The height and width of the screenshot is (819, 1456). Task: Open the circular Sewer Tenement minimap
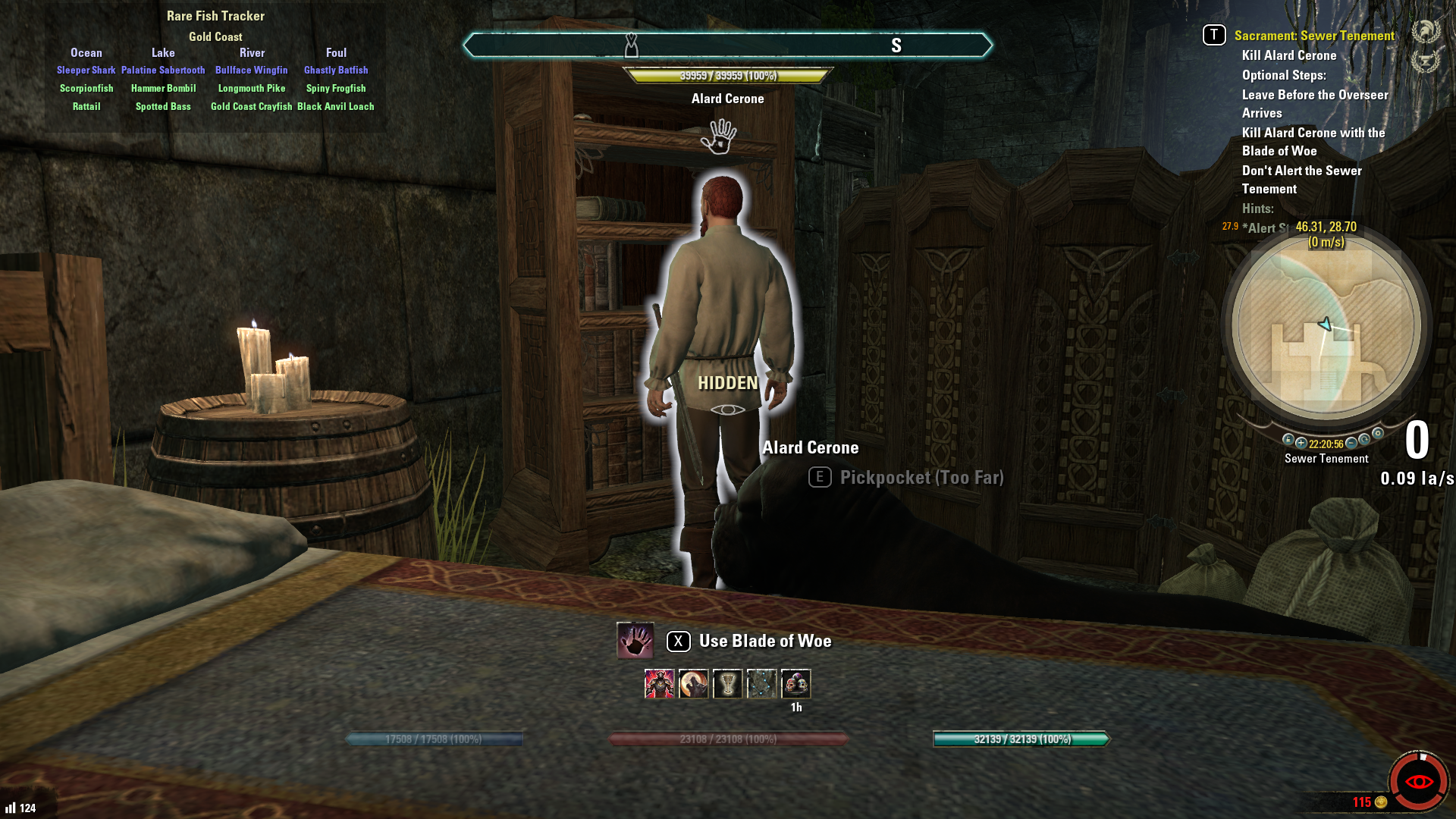click(x=1326, y=325)
